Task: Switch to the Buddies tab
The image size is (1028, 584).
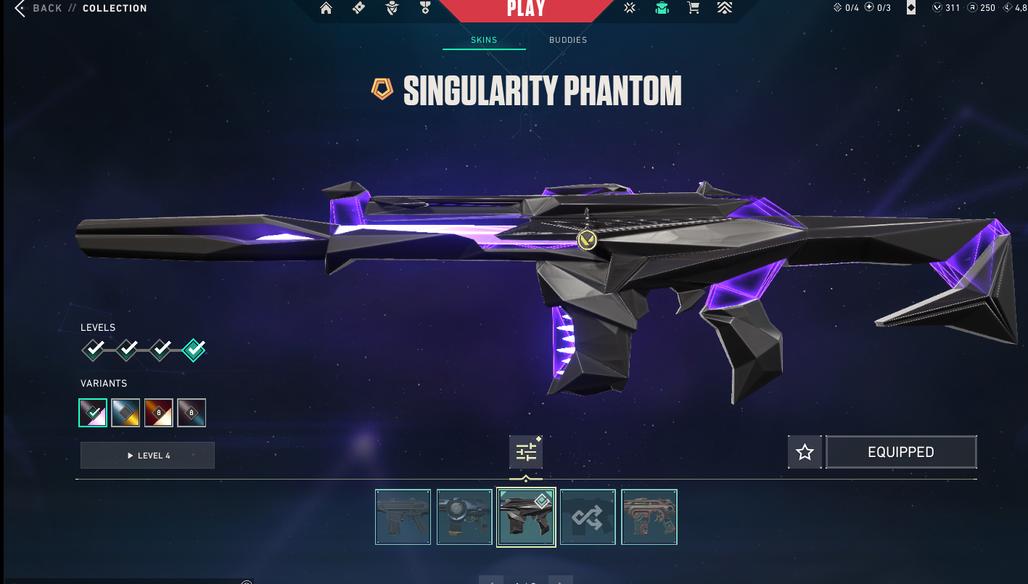Action: click(568, 40)
